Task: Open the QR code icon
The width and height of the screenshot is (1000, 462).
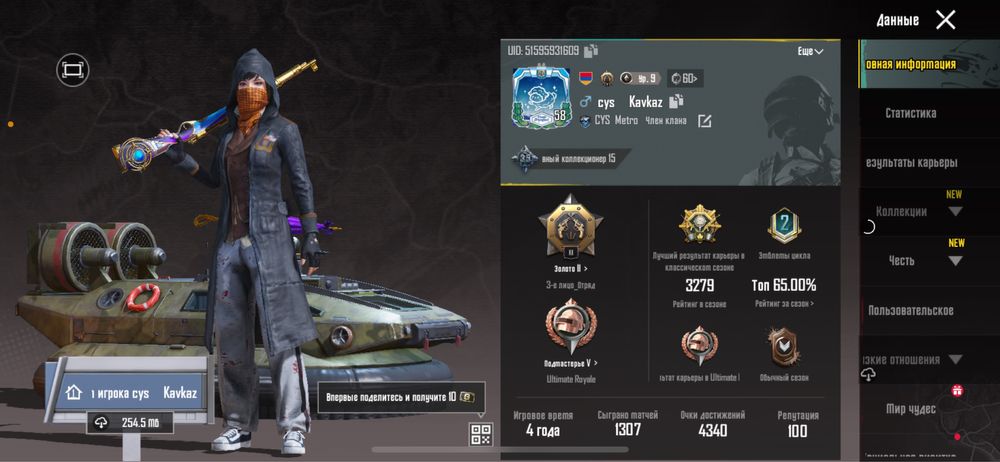Action: pyautogui.click(x=481, y=434)
